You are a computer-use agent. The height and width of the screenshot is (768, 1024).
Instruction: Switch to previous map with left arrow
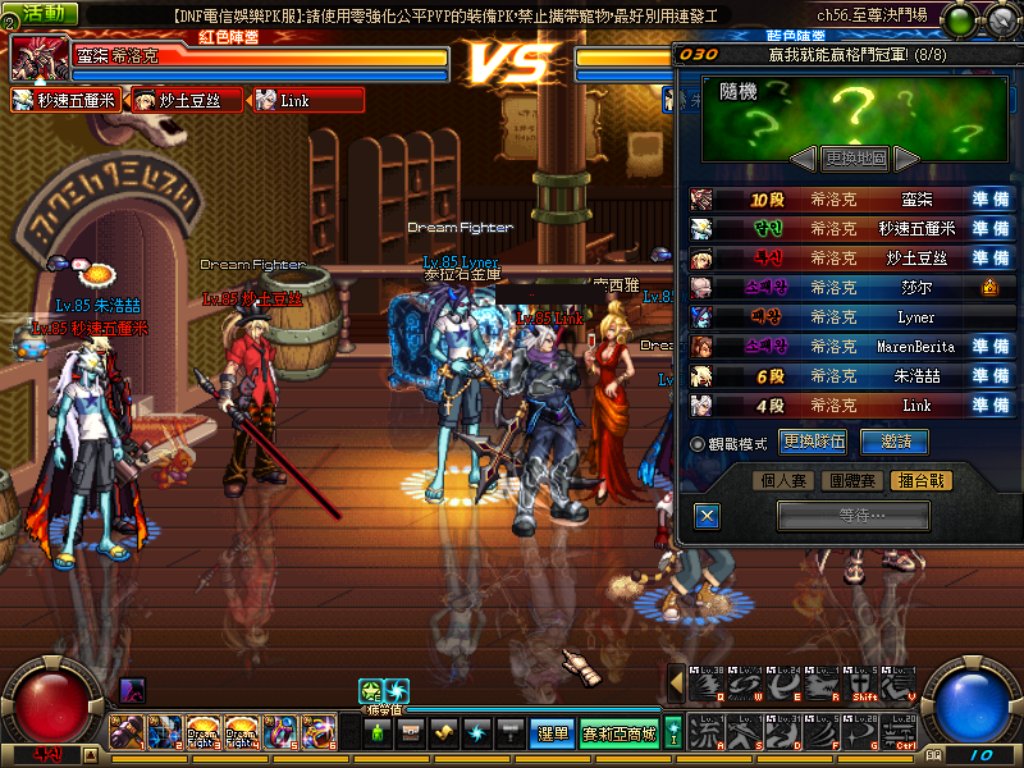pos(804,158)
